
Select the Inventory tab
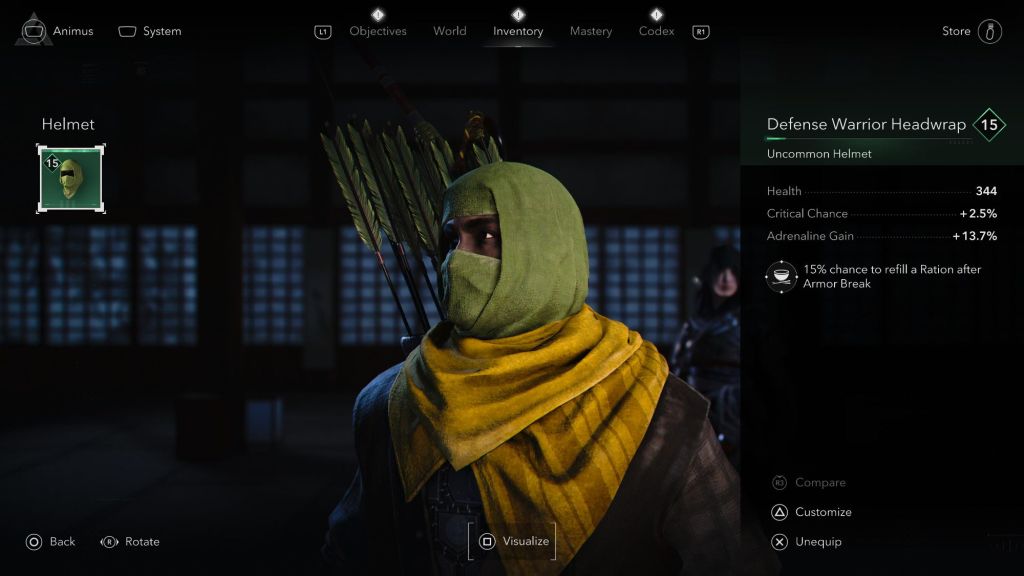click(x=518, y=31)
